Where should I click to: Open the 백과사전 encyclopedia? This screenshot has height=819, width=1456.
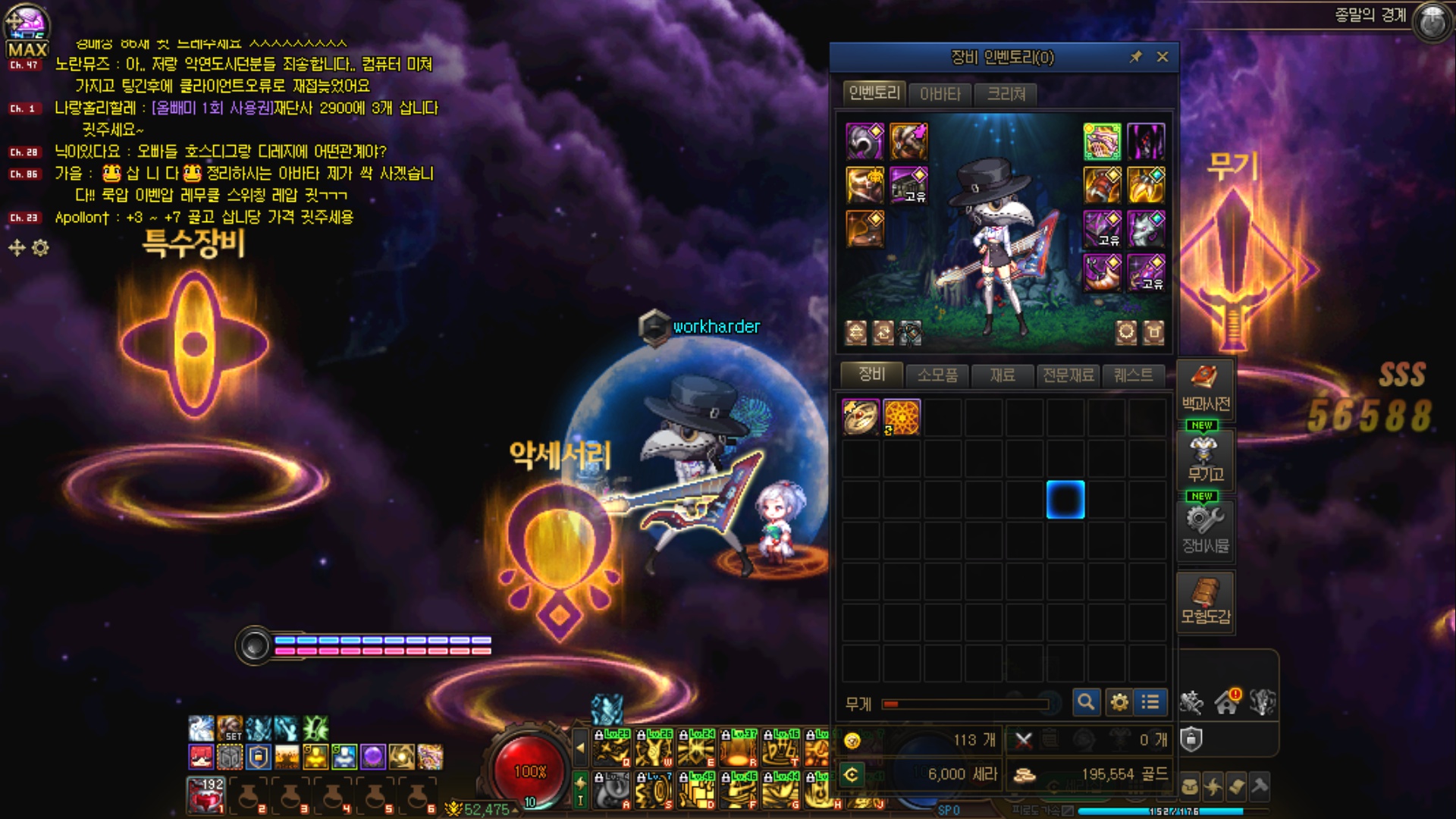tap(1205, 388)
